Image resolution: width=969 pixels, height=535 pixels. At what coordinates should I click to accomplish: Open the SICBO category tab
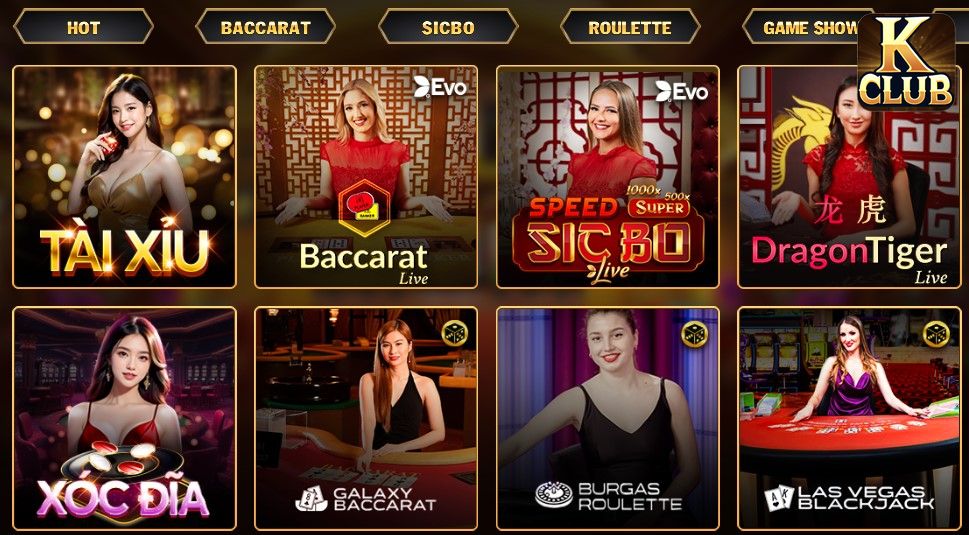click(x=448, y=27)
